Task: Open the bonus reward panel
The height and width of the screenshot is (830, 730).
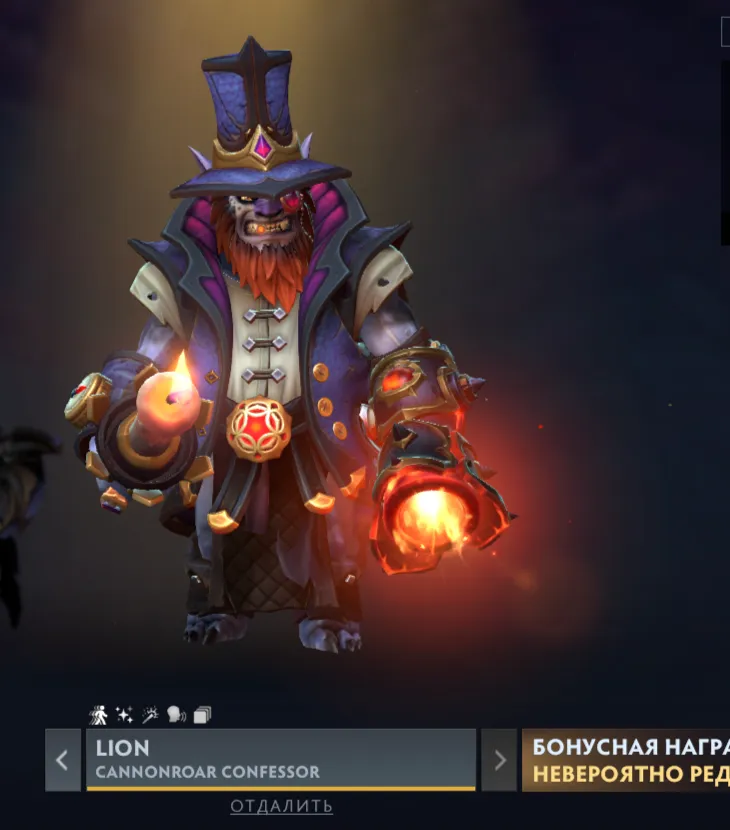Action: [626, 760]
